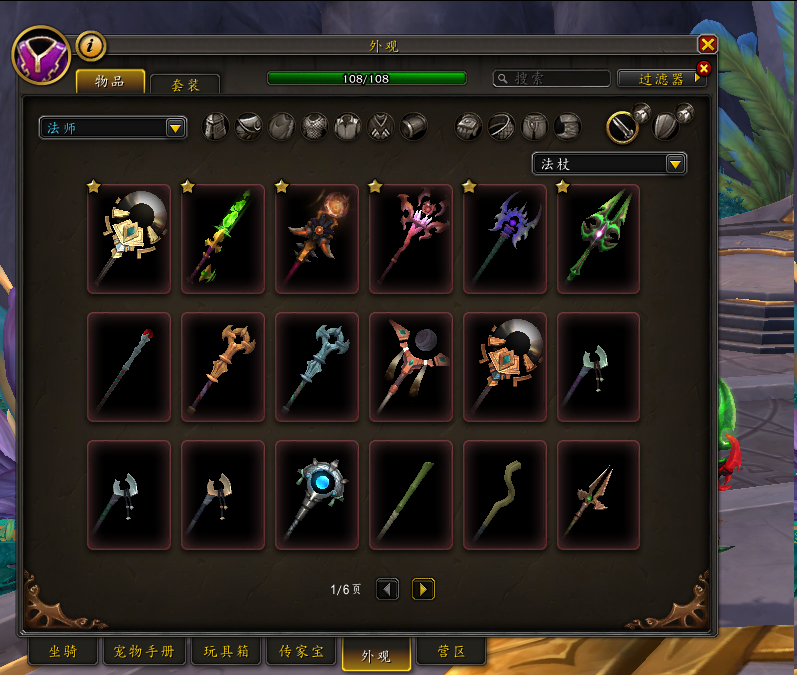The height and width of the screenshot is (675, 797).
Task: Go to the previous appearance page
Action: click(387, 589)
